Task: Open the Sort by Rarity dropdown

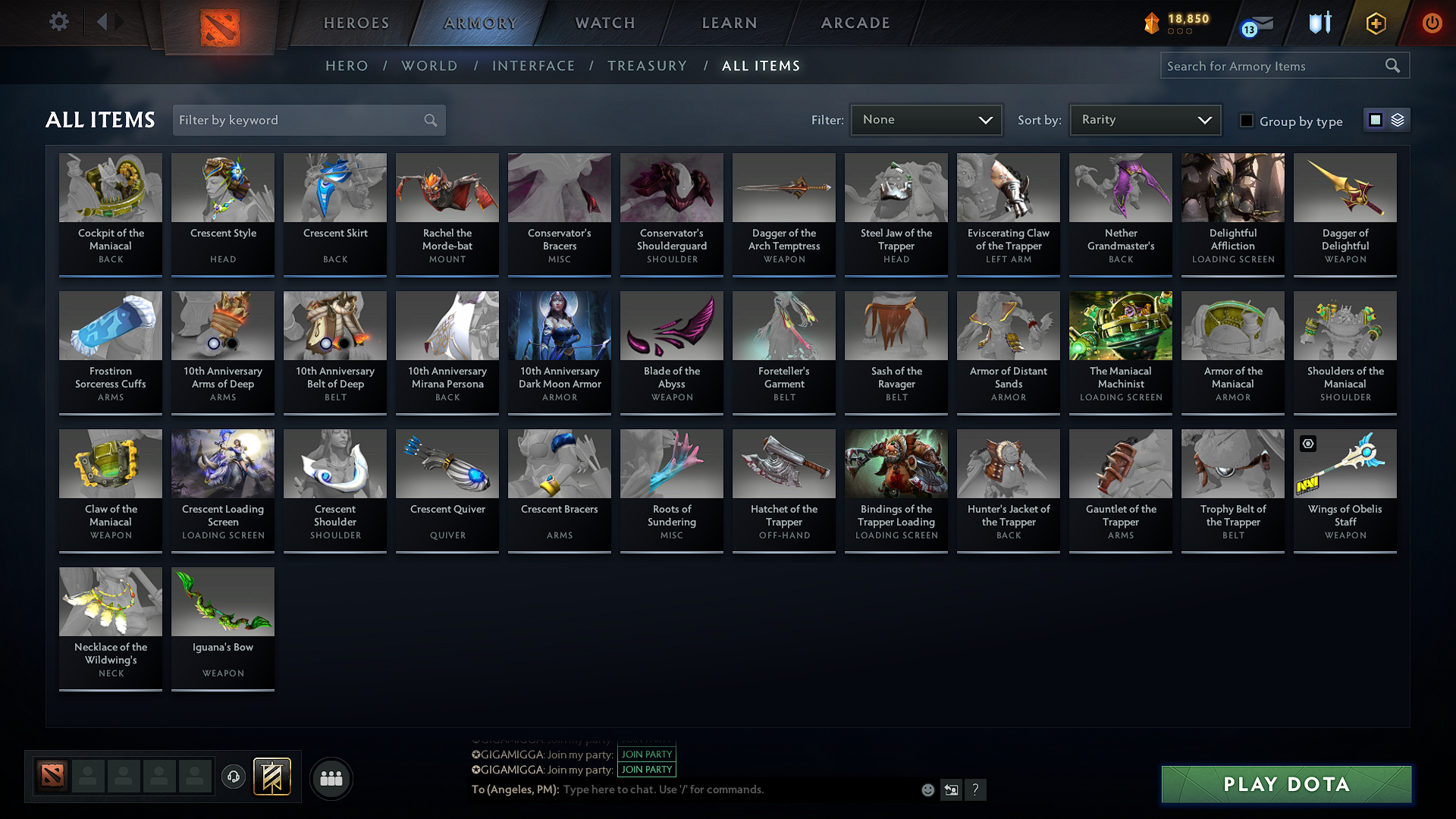Action: tap(1144, 119)
